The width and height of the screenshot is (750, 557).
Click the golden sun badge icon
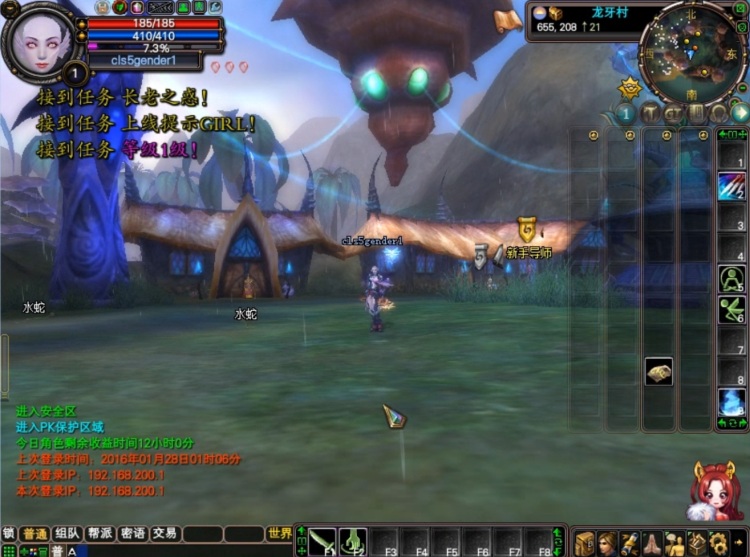pos(629,88)
